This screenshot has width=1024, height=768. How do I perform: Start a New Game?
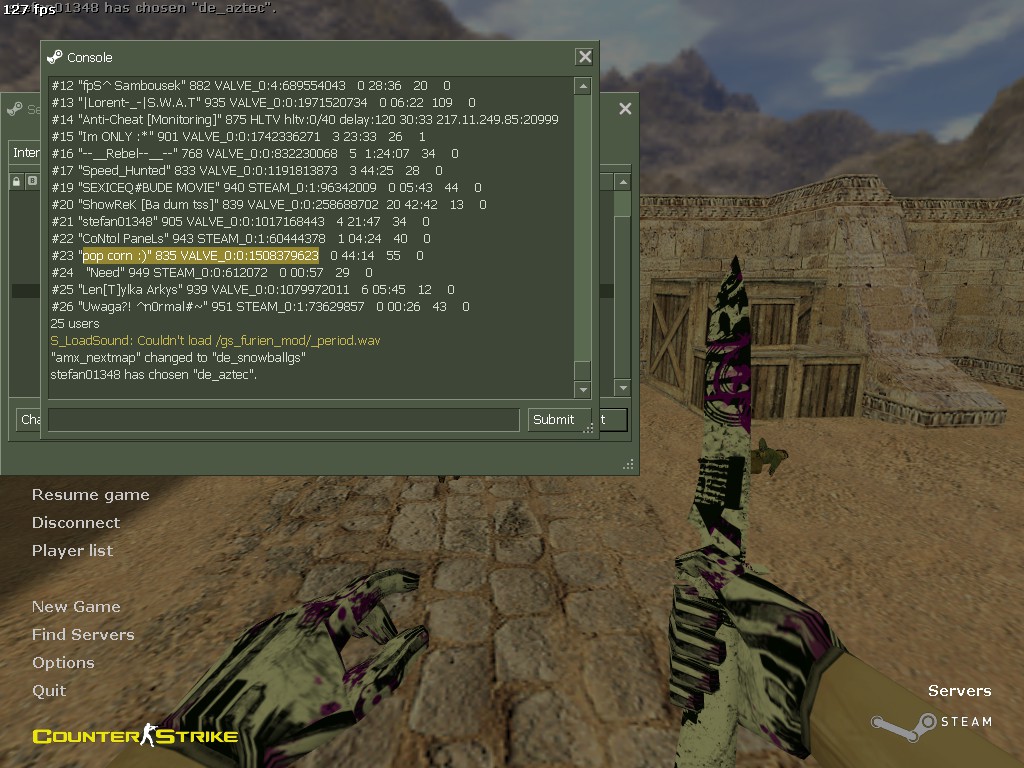(76, 607)
